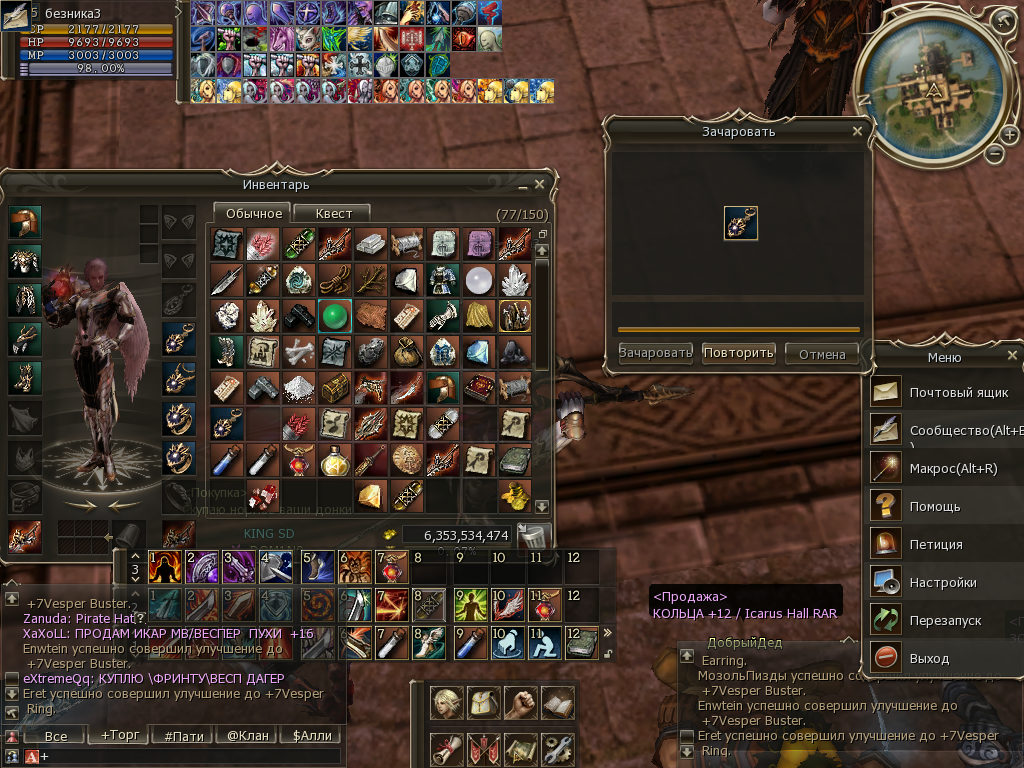Click the Зачаровать button
Image resolution: width=1024 pixels, height=768 pixels.
pos(656,353)
